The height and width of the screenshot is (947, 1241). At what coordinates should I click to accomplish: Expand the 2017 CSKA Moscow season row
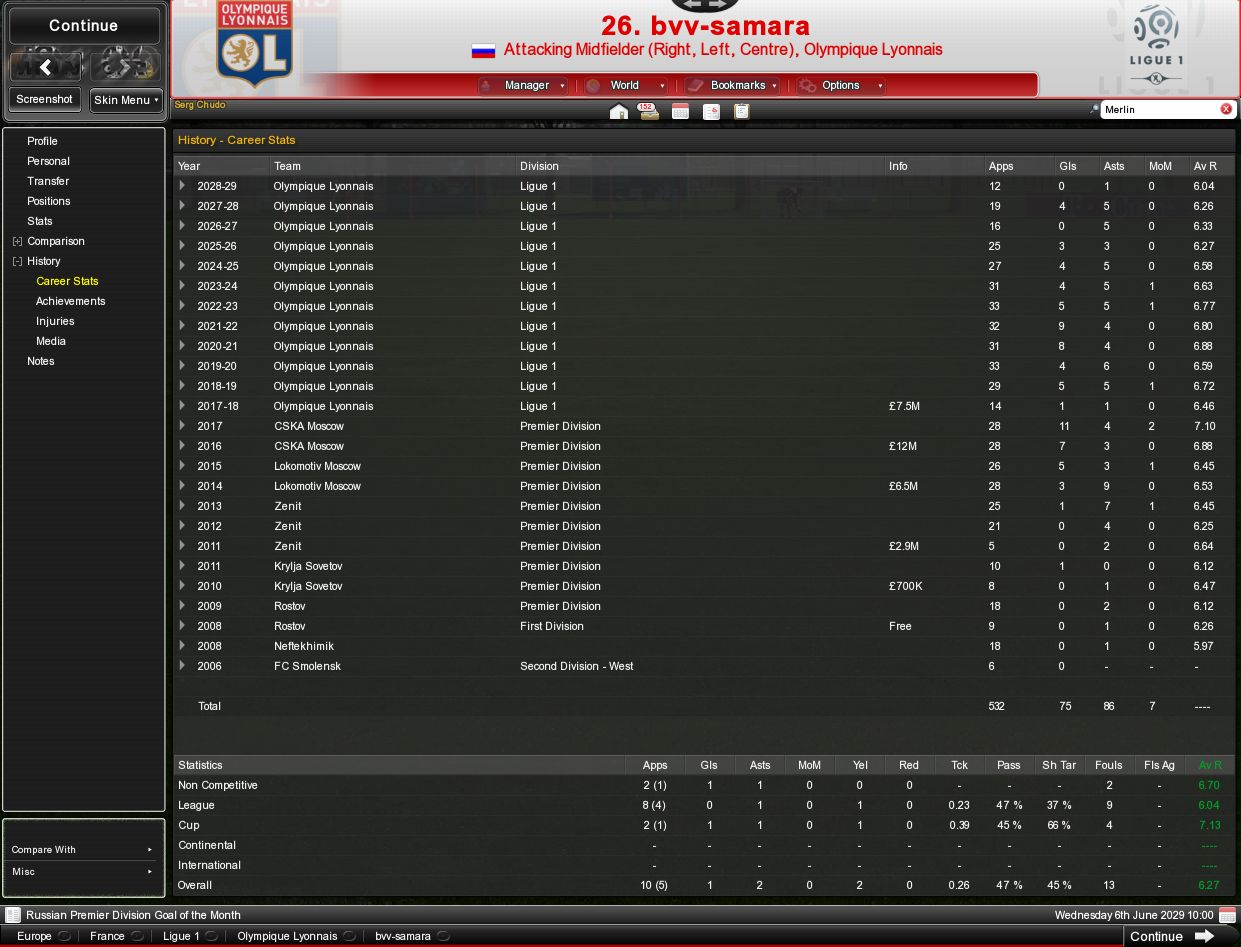(x=182, y=426)
